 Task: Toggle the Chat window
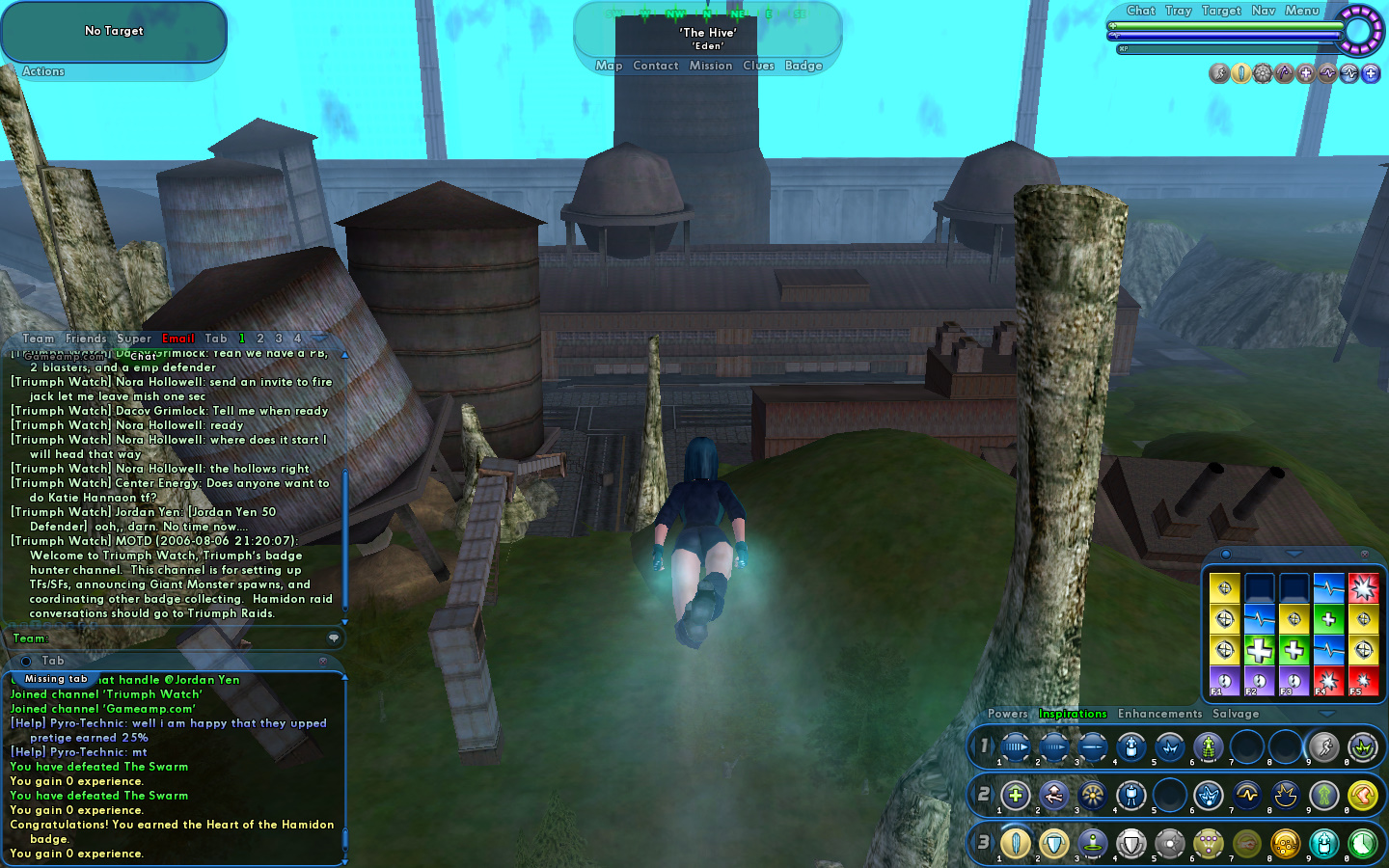[x=1140, y=11]
